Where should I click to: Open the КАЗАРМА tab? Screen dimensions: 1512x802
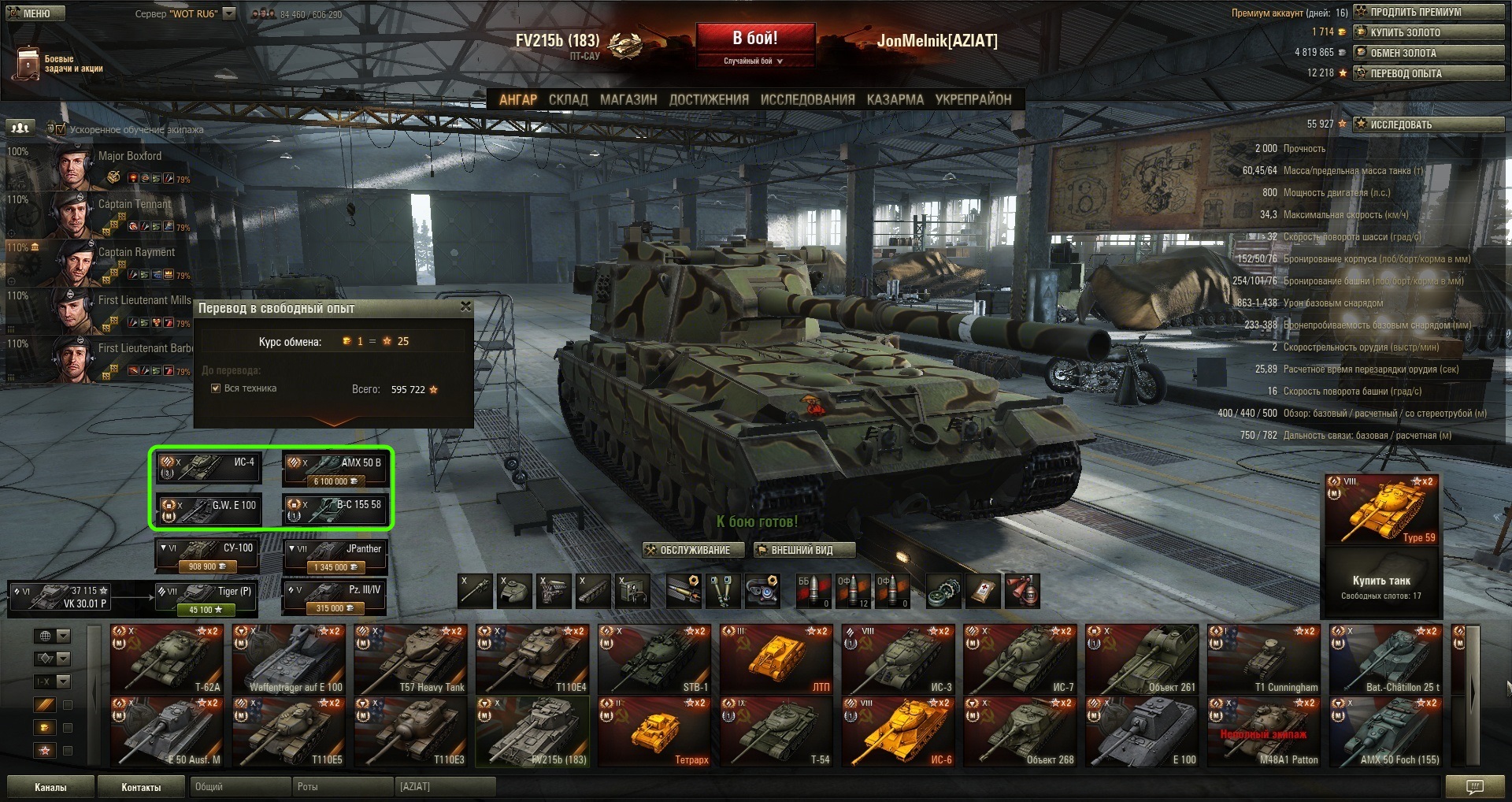(x=895, y=100)
